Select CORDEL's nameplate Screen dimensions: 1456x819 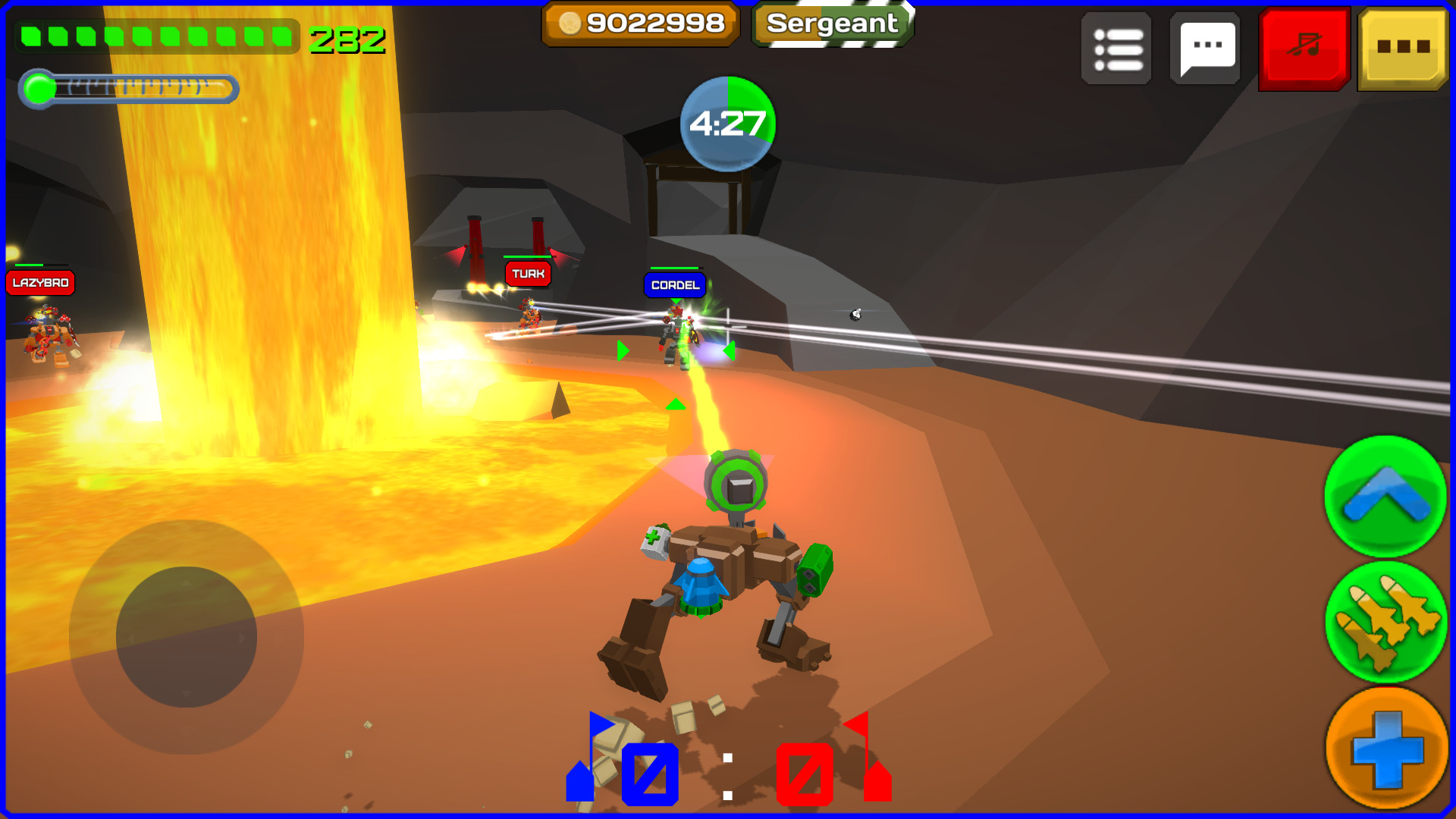[673, 286]
